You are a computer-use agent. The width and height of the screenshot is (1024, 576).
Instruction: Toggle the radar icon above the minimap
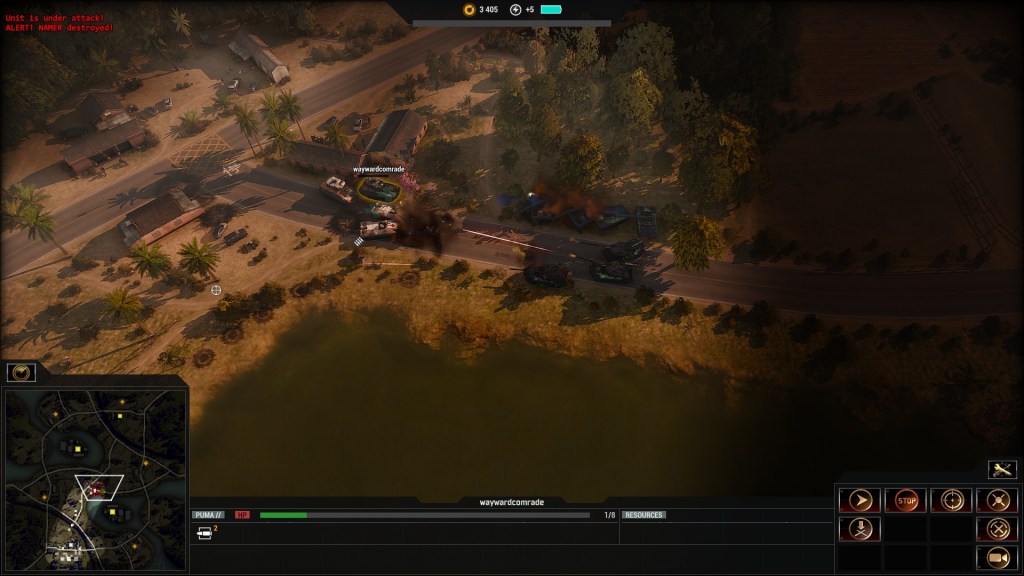point(21,373)
